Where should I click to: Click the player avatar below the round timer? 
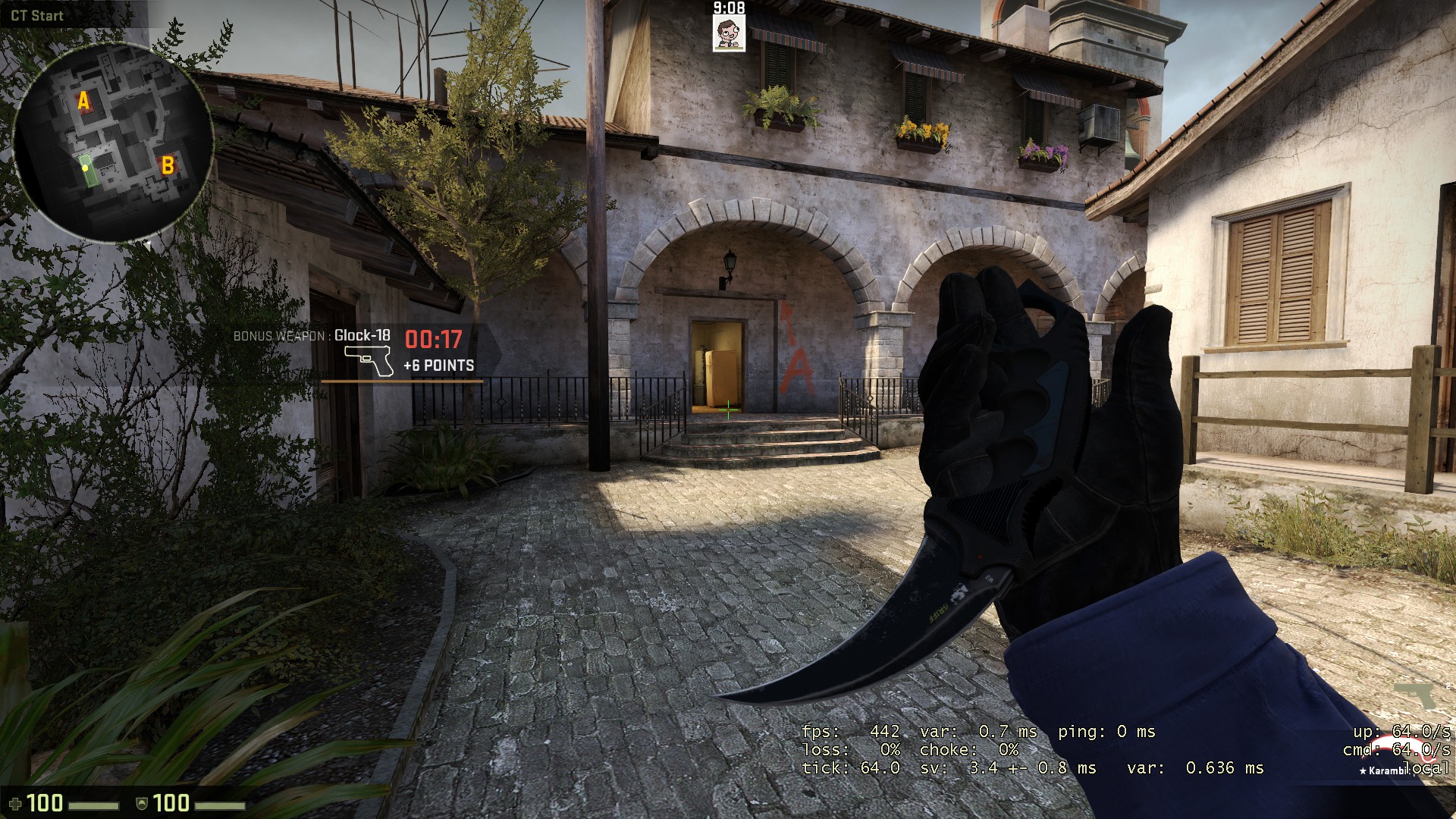point(729,33)
